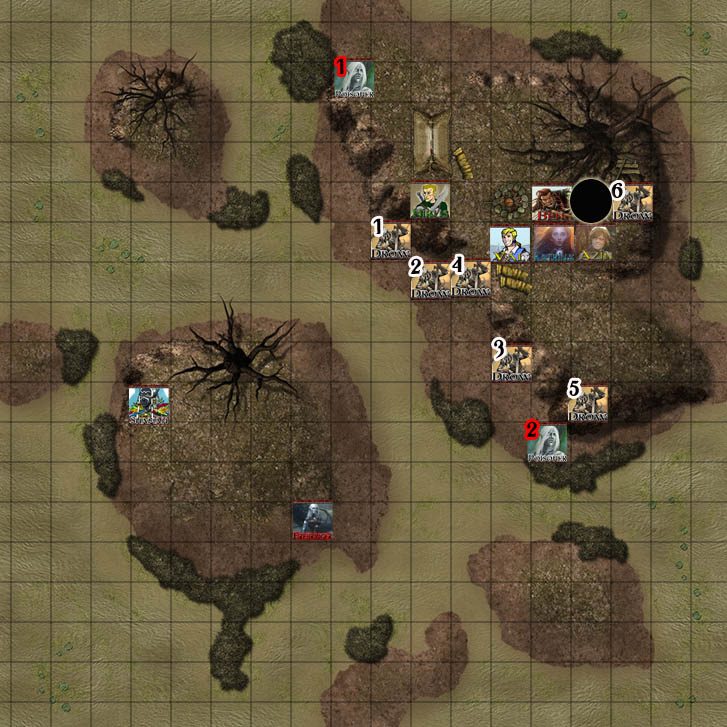Pick the bearded token with red name label
Viewport: 727px width, 727px height.
(x=550, y=202)
